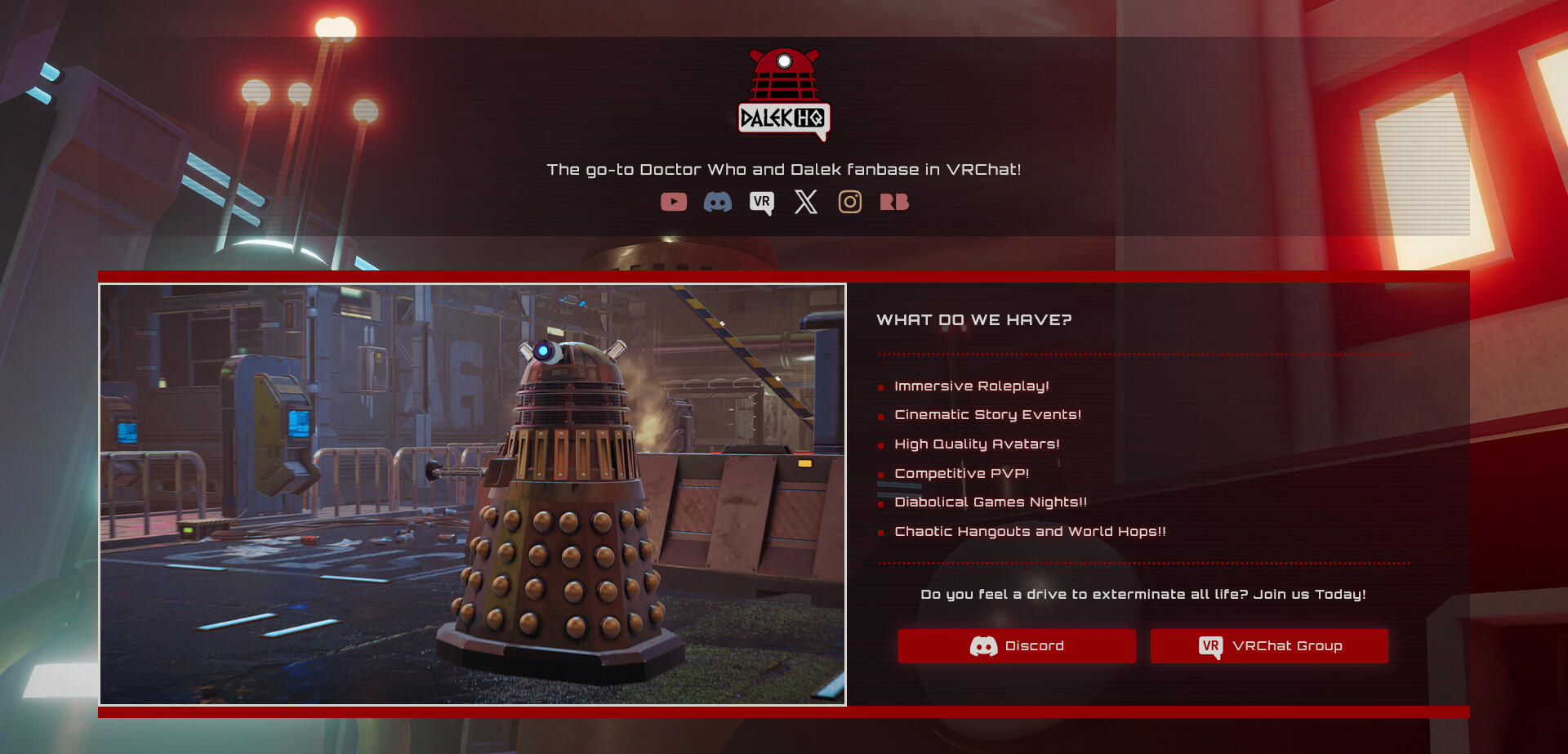Click the Dalek HQ logo
This screenshot has width=1568, height=754.
pos(784,95)
